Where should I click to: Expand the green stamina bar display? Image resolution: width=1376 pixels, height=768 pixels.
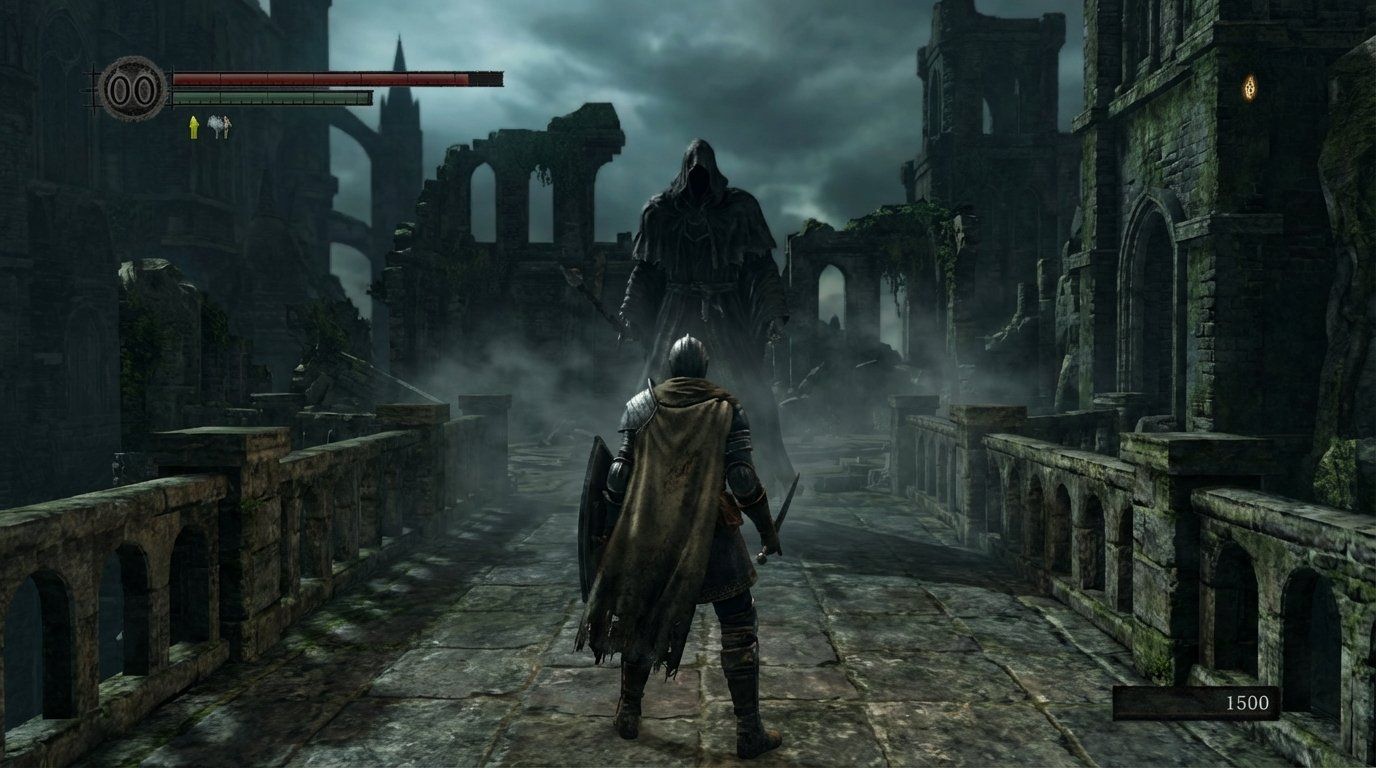coord(270,98)
